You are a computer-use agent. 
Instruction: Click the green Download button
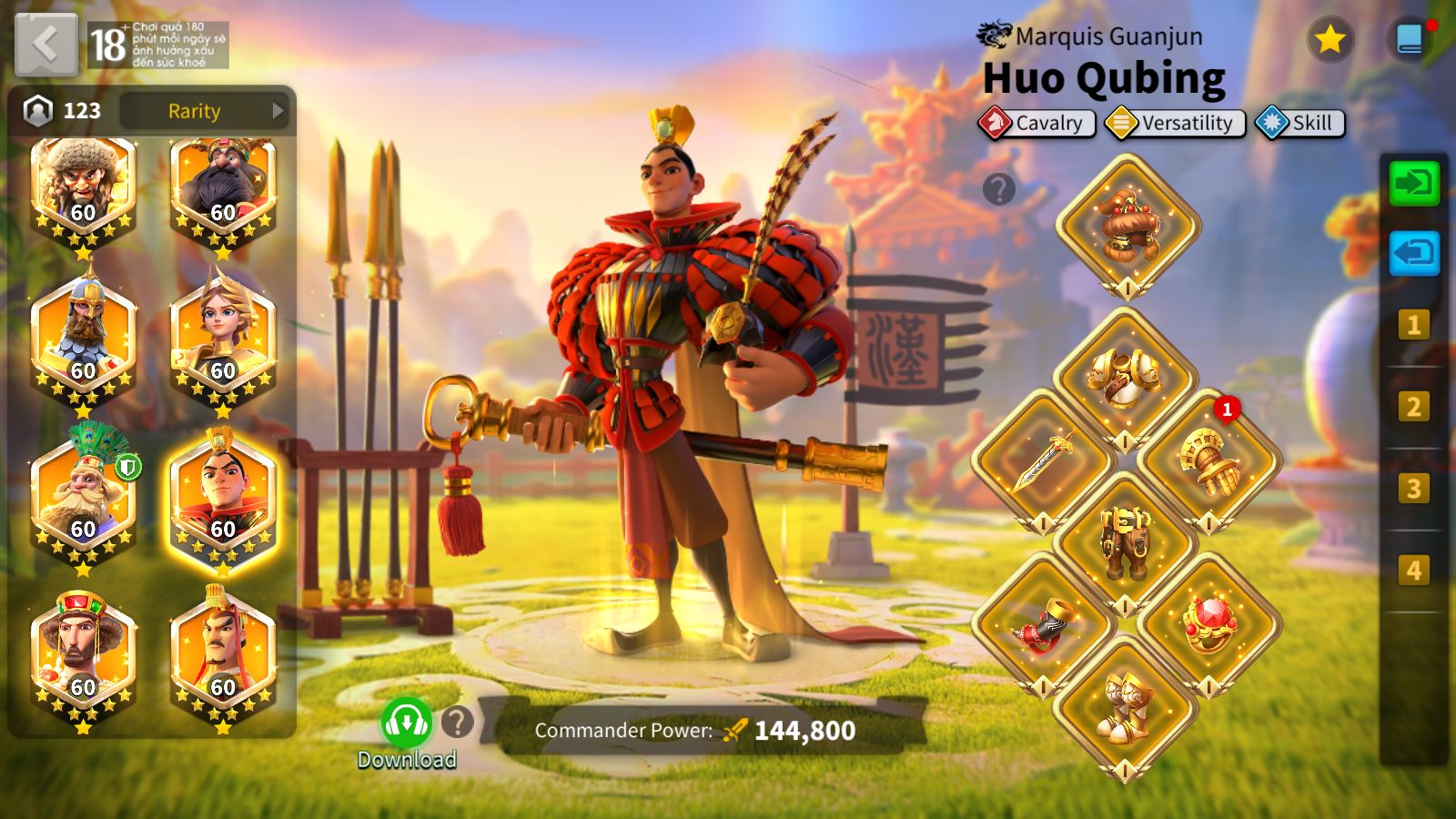(406, 723)
